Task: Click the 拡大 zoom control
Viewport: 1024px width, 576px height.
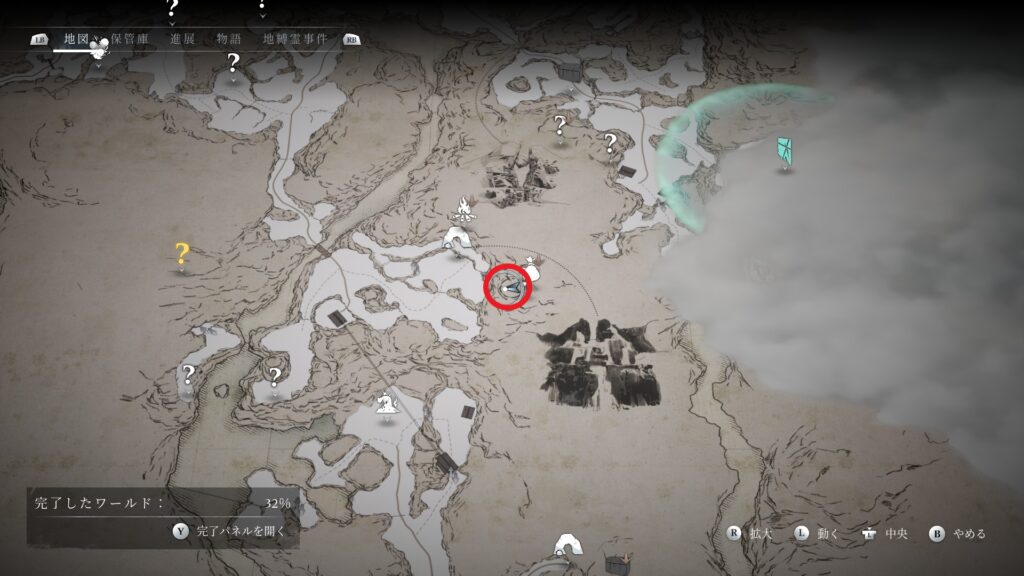Action: (754, 533)
